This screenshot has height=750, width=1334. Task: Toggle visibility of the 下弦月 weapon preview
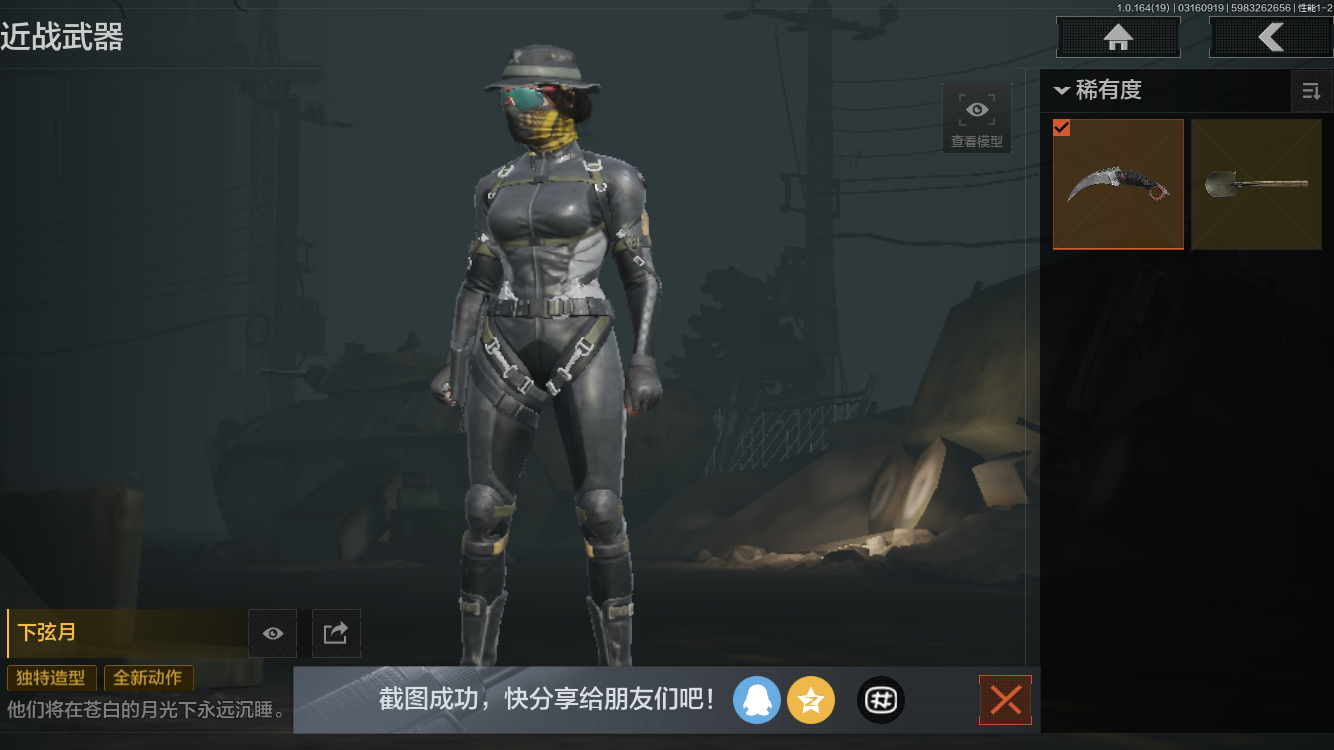click(x=272, y=633)
